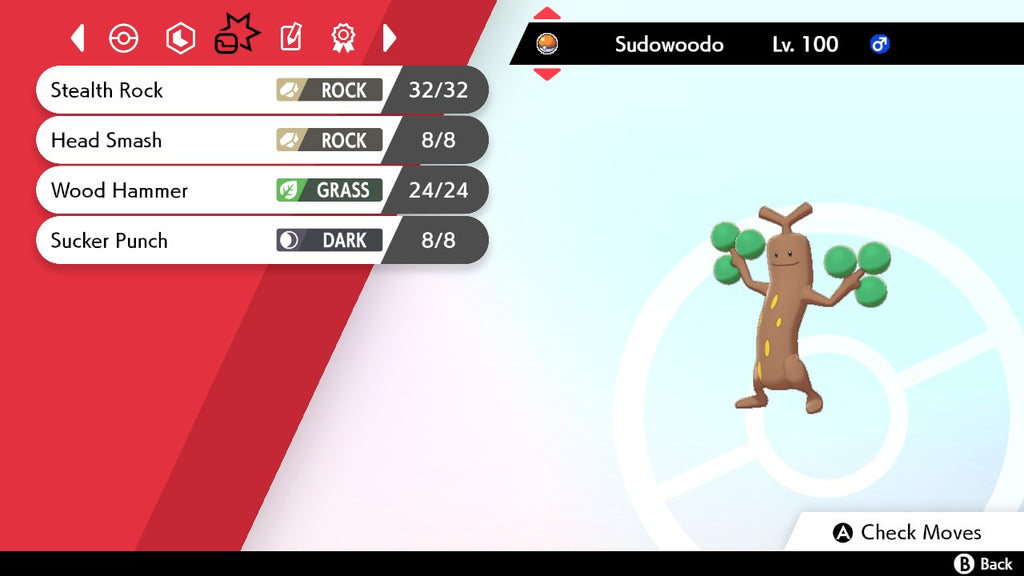This screenshot has width=1024, height=576.
Task: Open the trainer memo notepad tab
Action: [290, 38]
